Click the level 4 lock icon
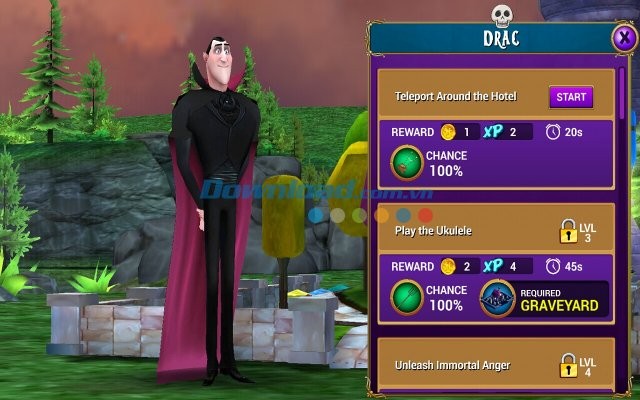 [569, 364]
